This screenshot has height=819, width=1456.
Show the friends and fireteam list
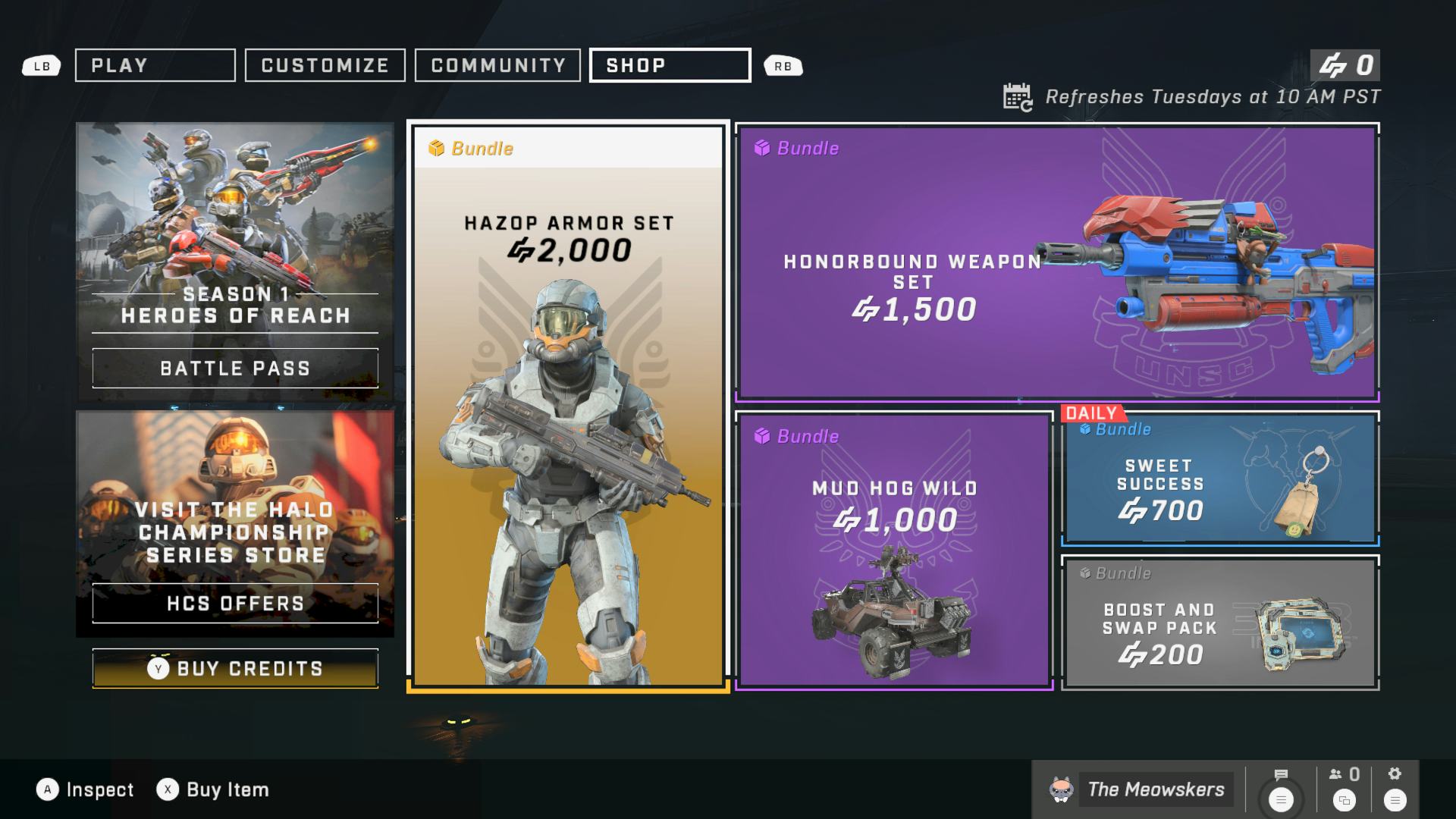(1344, 789)
